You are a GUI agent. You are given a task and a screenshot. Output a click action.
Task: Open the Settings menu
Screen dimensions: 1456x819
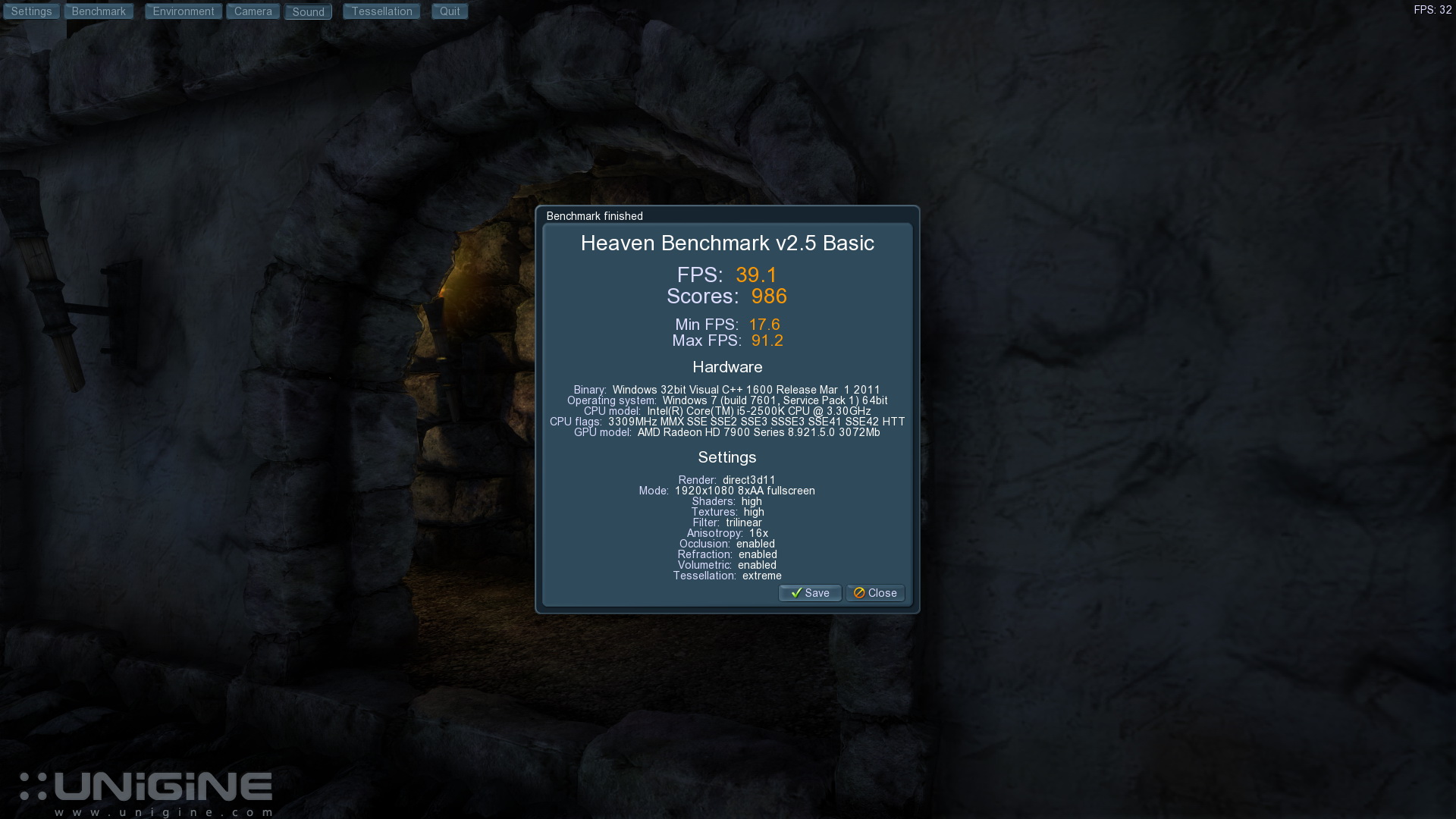(31, 11)
